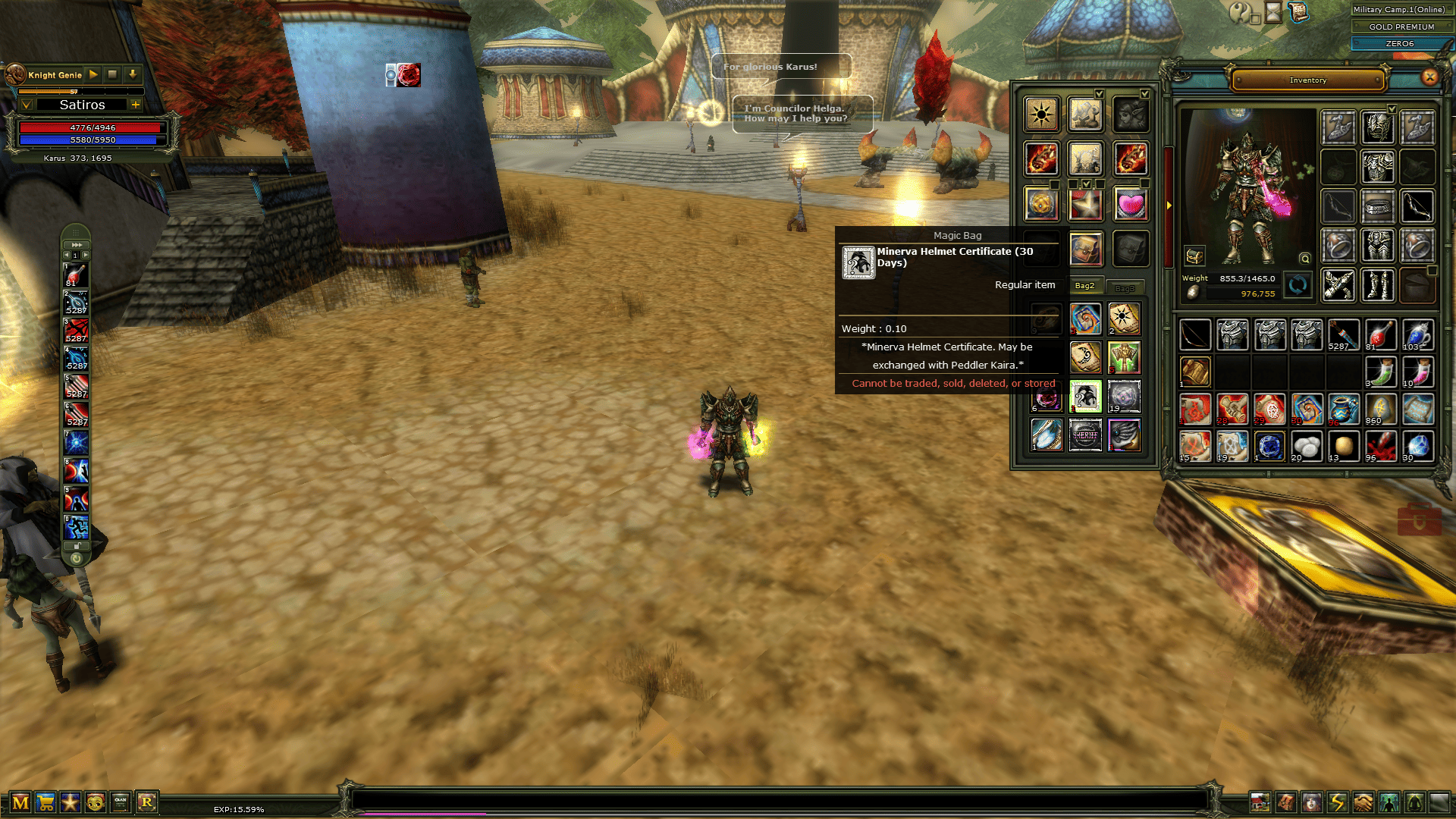The width and height of the screenshot is (1456, 819).
Task: Select the equipped helmet slot
Action: click(1378, 127)
